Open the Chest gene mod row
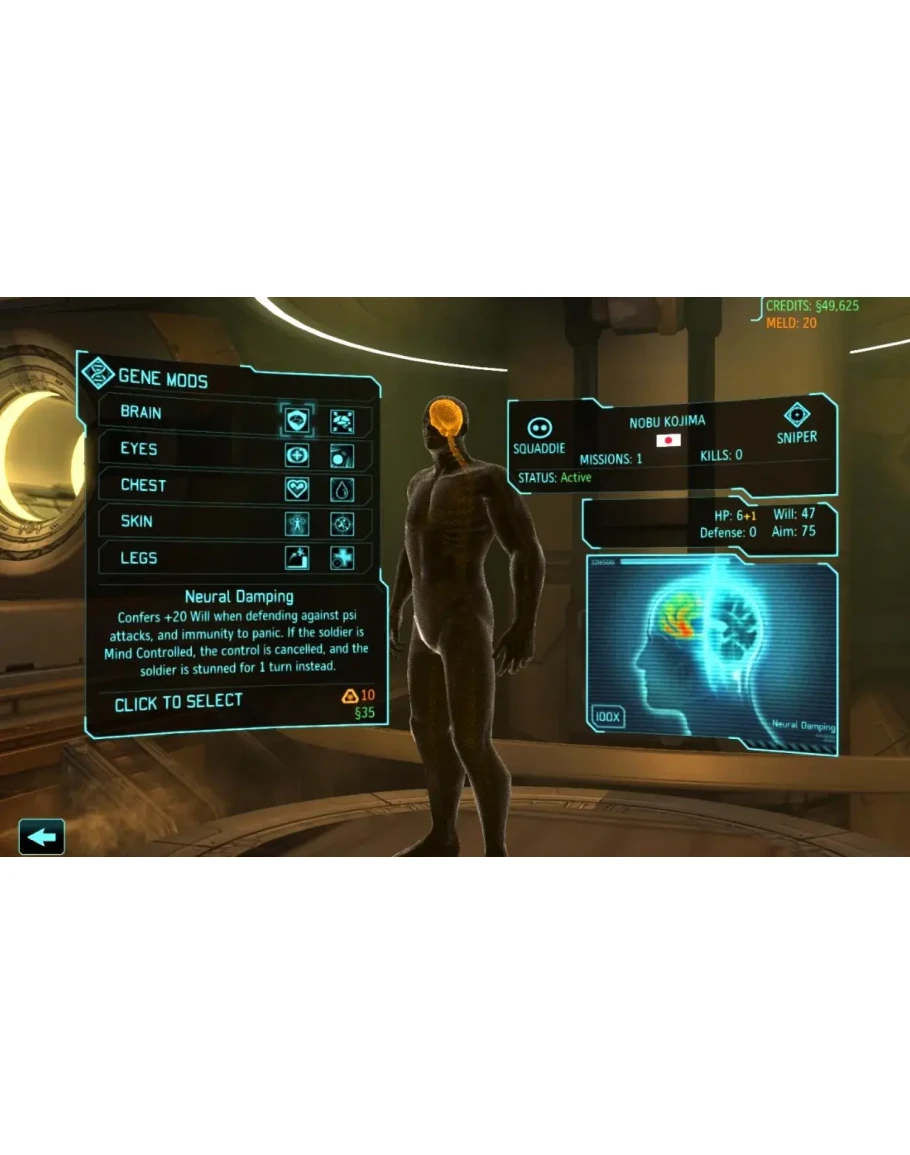Screen dimensions: 910x1155 pos(143,485)
